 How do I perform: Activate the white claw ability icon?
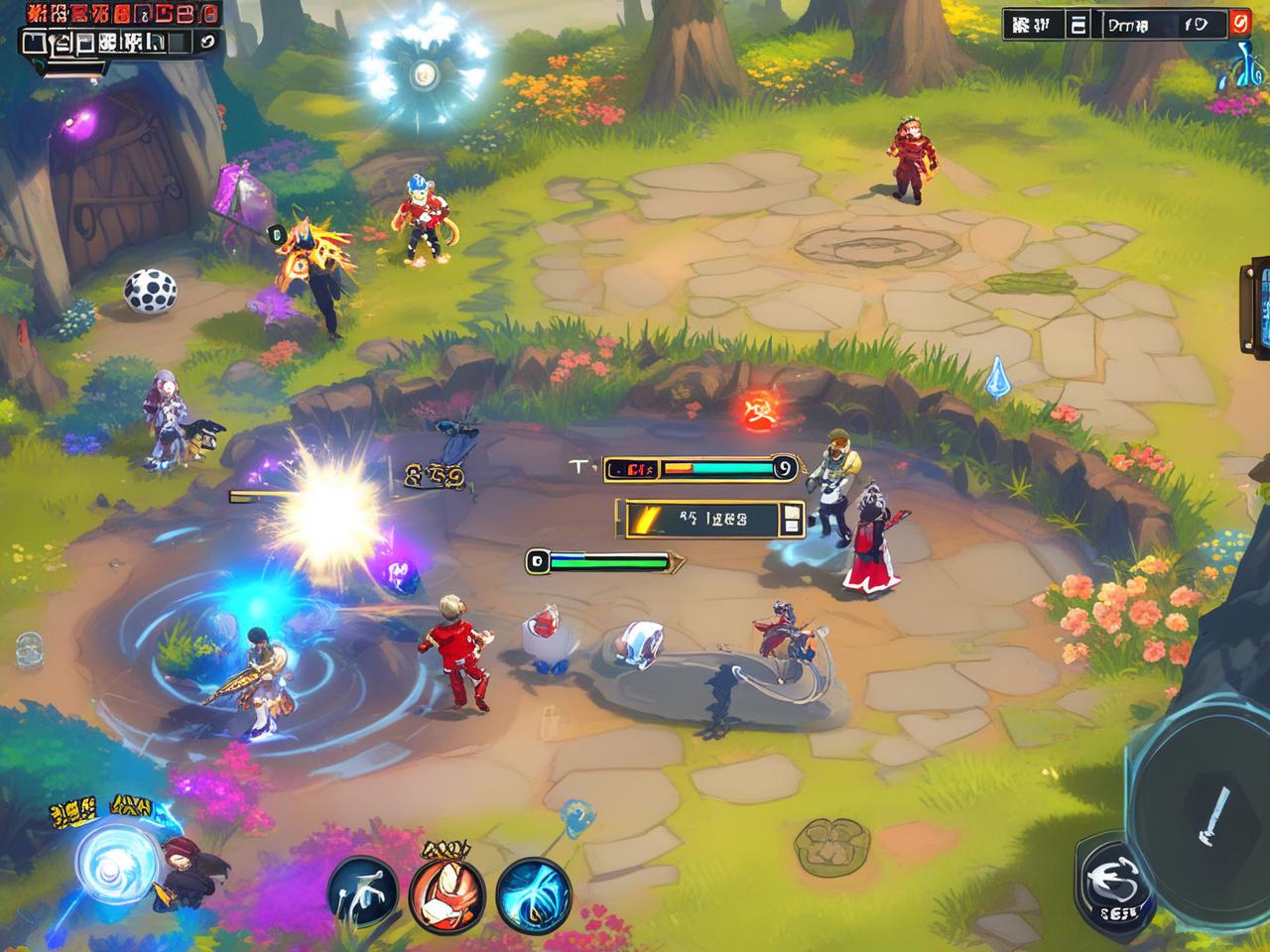(x=362, y=892)
